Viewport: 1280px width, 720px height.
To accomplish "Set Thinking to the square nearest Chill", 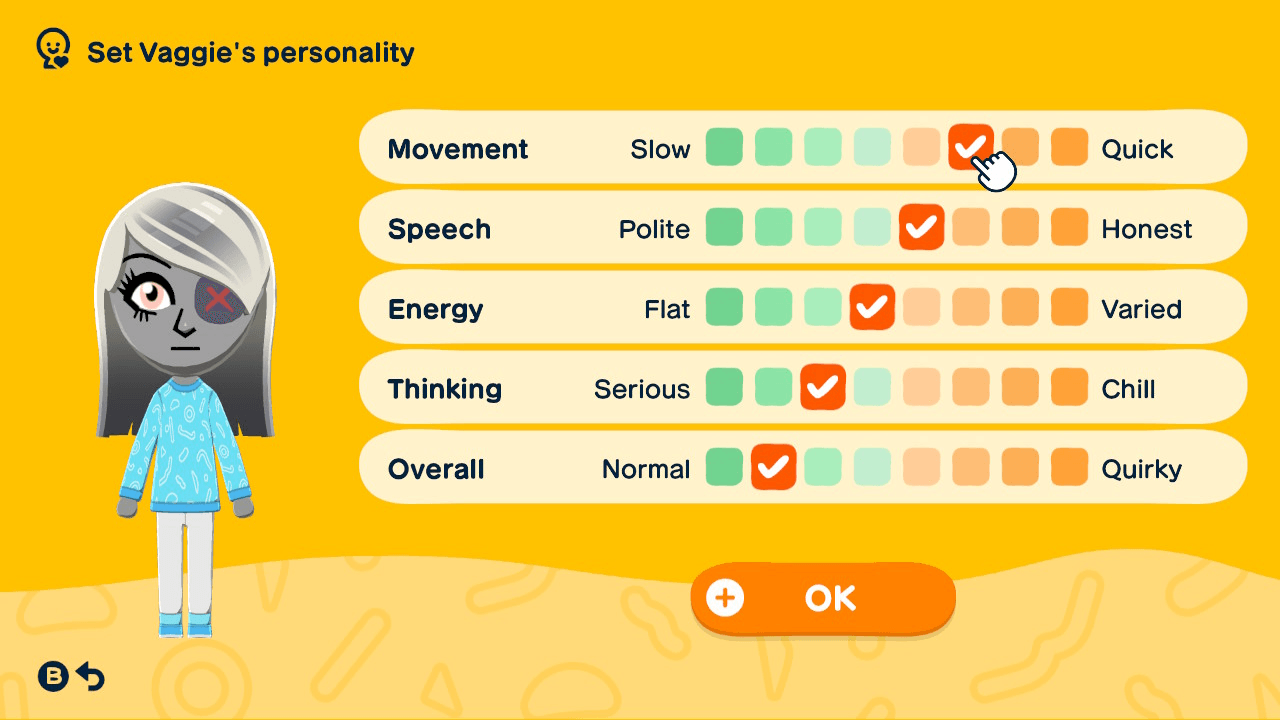I will pyautogui.click(x=1069, y=387).
